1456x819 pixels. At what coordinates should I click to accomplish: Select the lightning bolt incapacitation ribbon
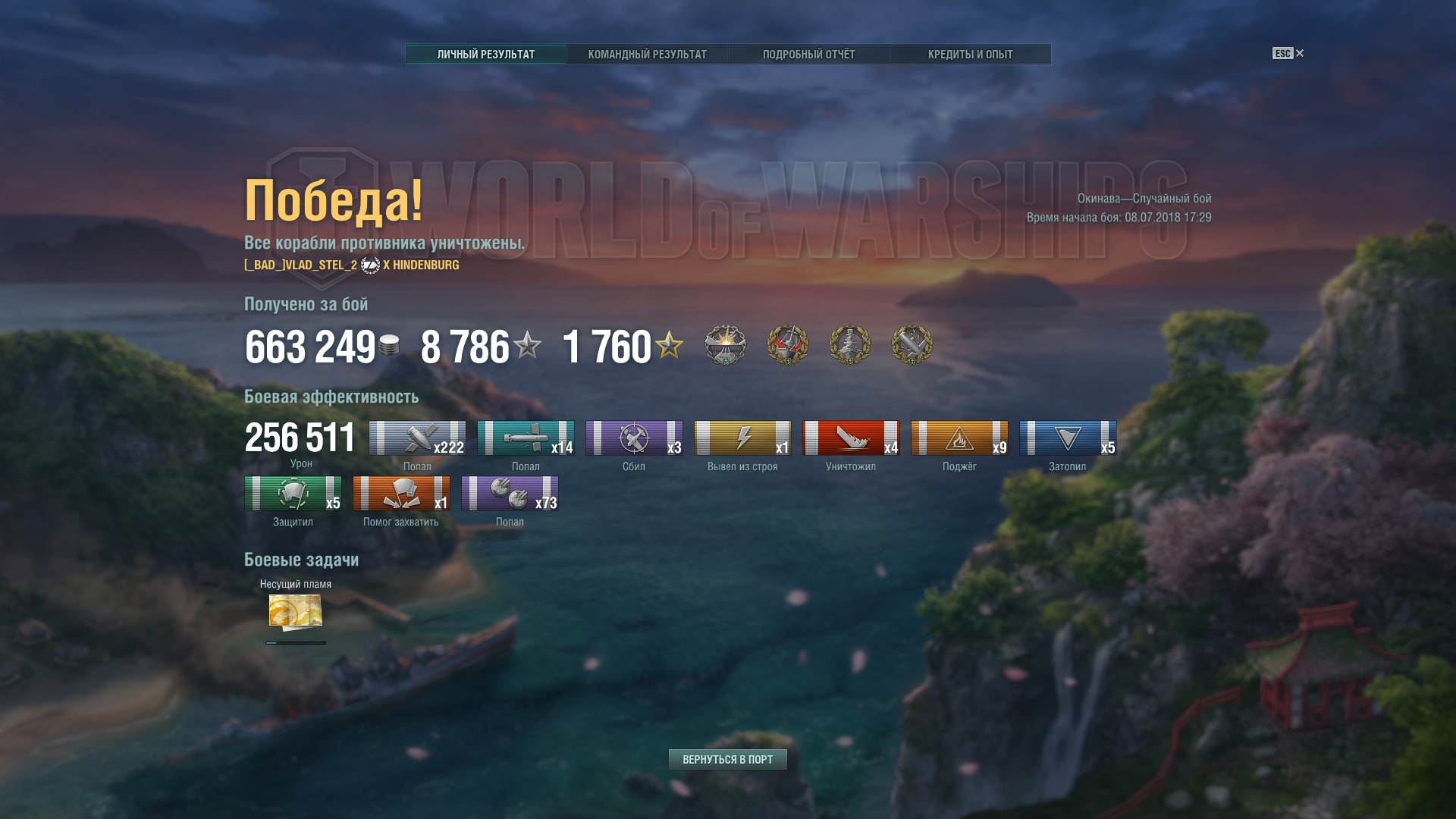click(x=742, y=438)
